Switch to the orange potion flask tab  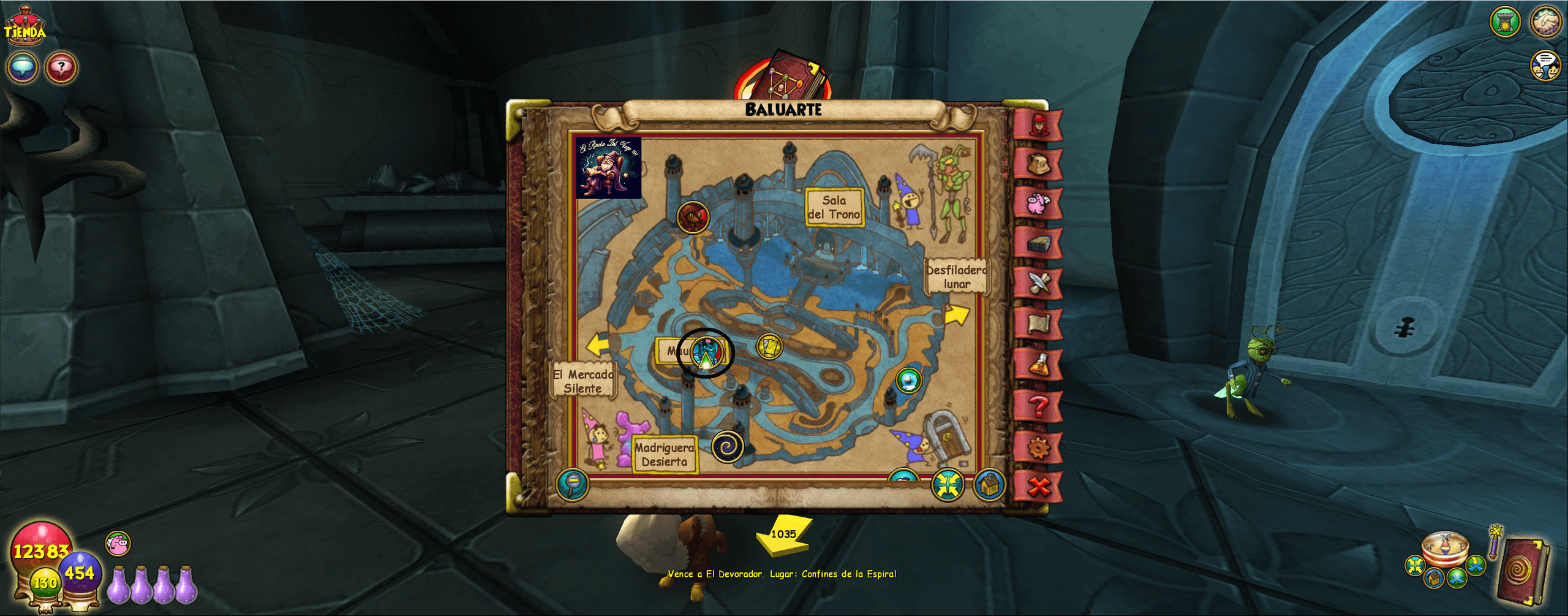click(x=1039, y=365)
